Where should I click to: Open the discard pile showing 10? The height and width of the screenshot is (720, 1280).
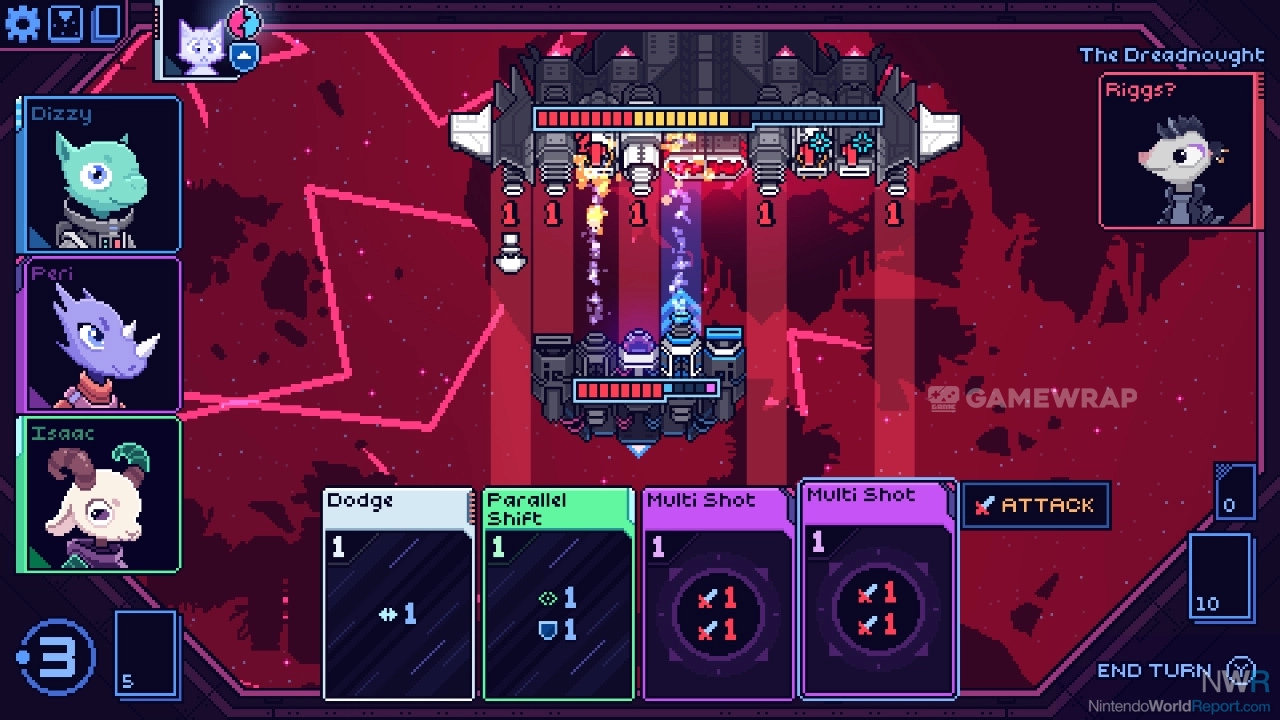pos(1220,577)
